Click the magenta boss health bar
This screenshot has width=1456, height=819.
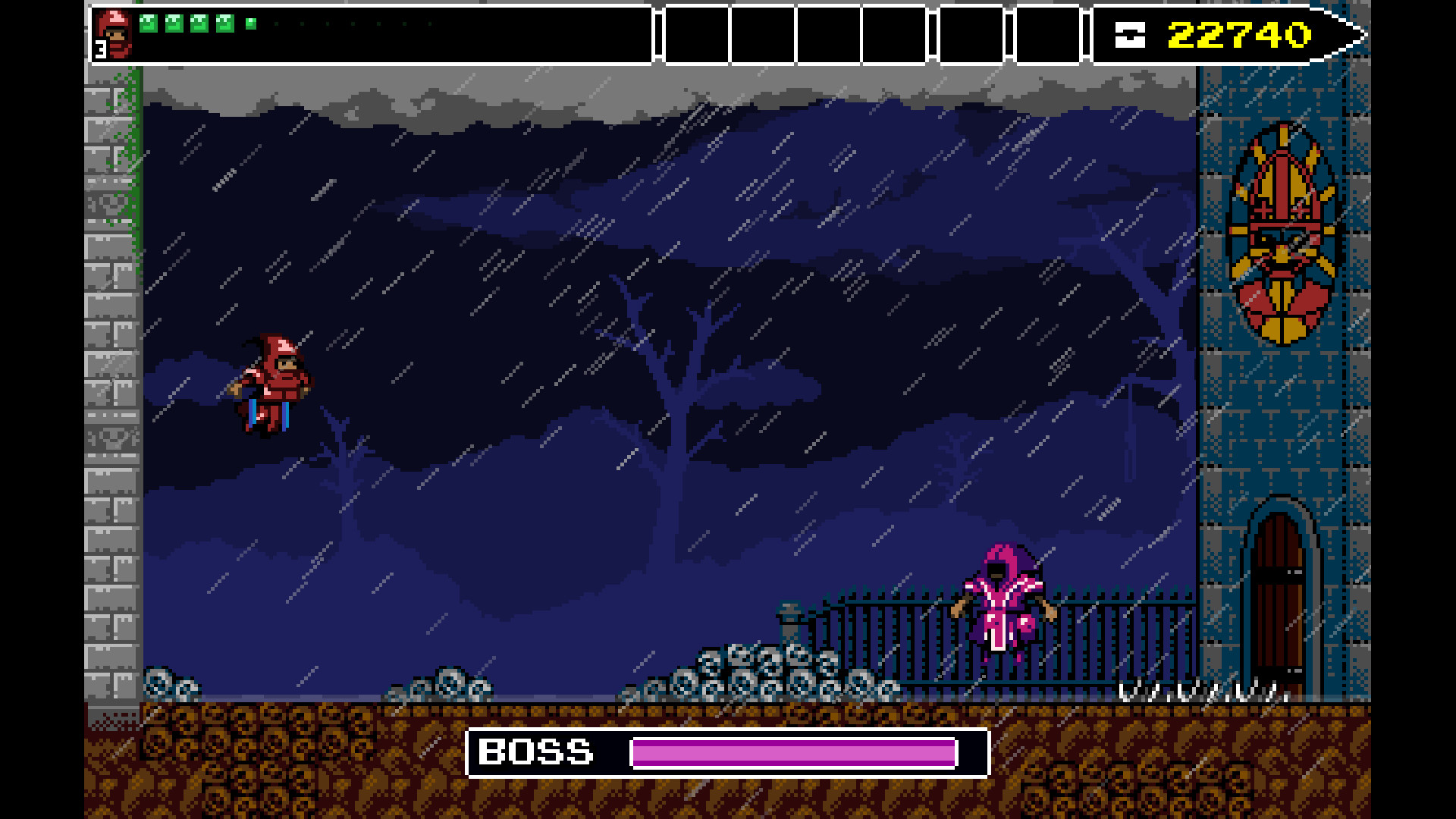coord(792,754)
